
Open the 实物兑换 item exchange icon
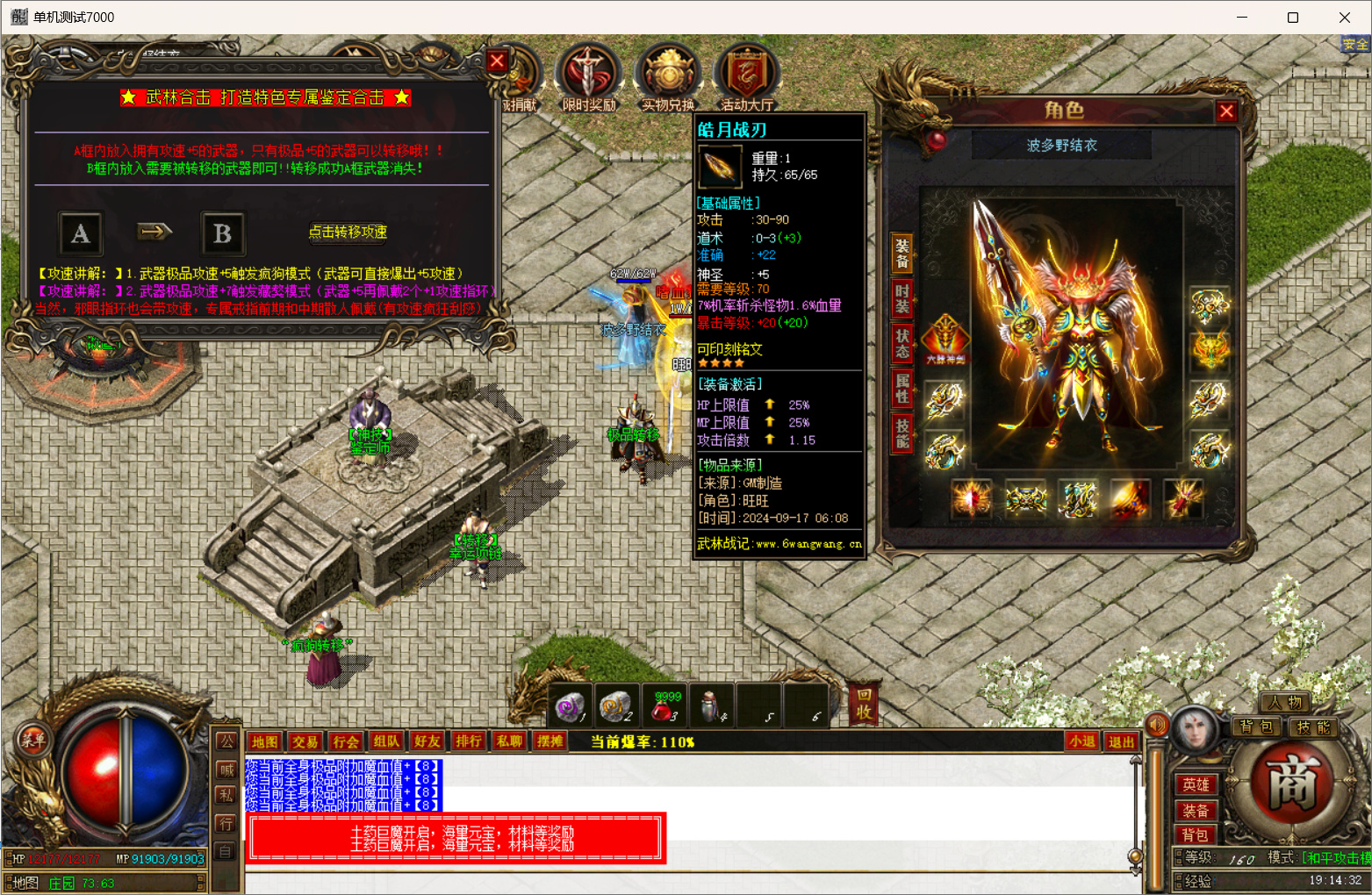[668, 78]
